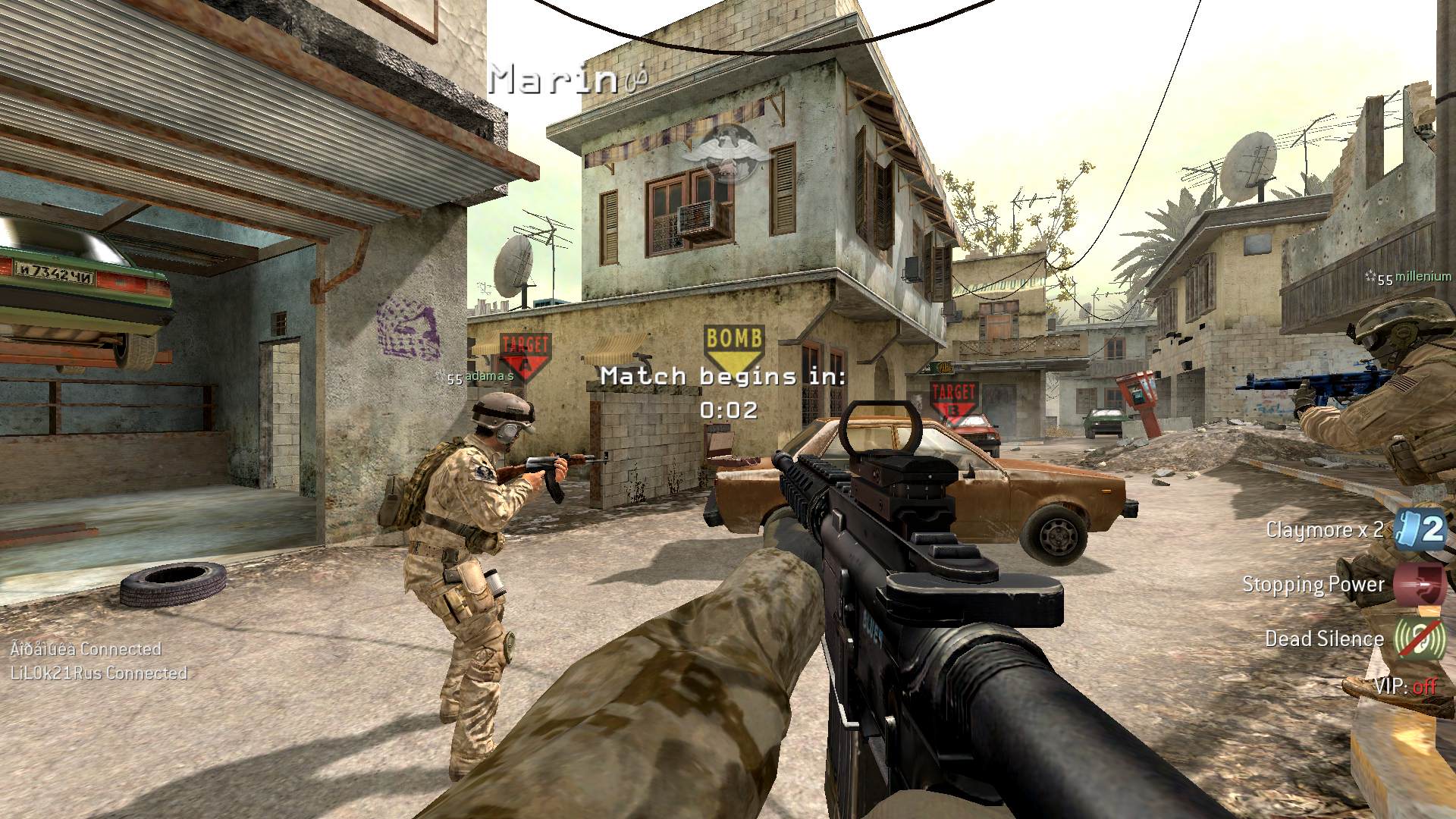This screenshot has height=819, width=1456.
Task: Click the Marines eagle faction emblem
Action: 726,152
